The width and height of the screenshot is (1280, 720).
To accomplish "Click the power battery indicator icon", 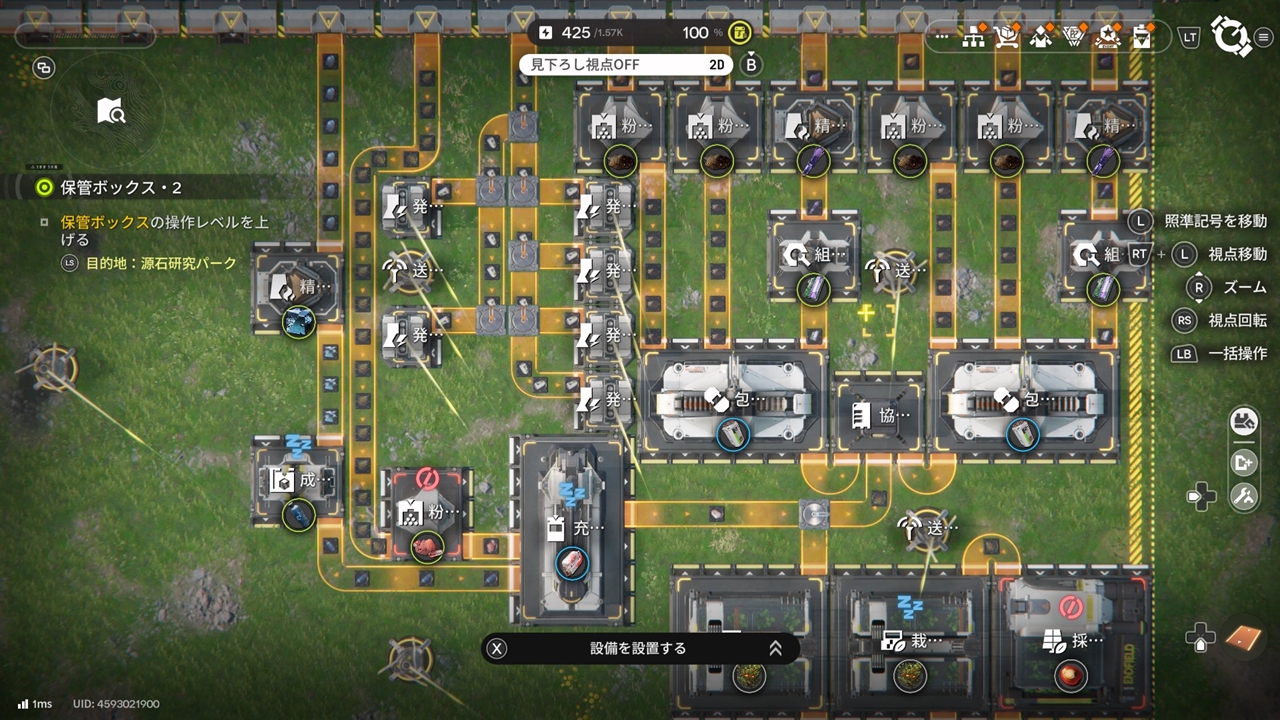I will (739, 33).
